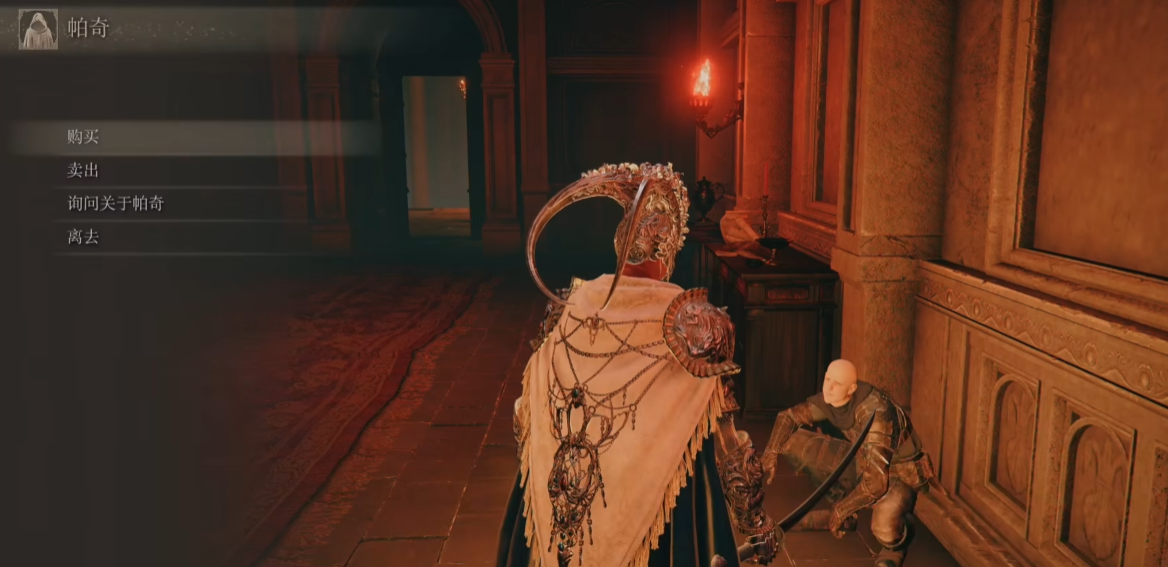Choose 离去 to leave the conversation

point(84,237)
